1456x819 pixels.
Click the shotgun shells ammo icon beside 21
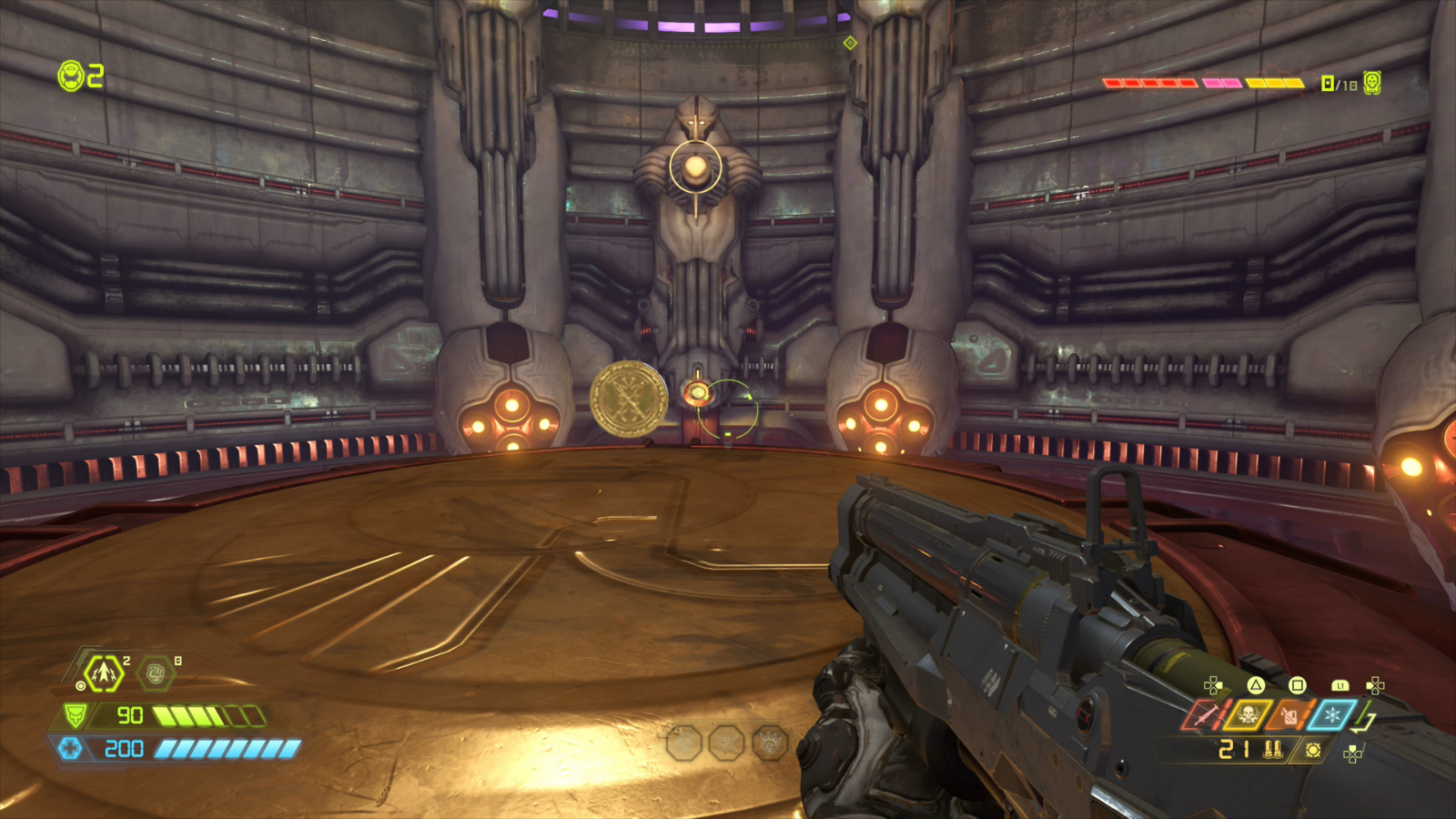pos(1272,751)
